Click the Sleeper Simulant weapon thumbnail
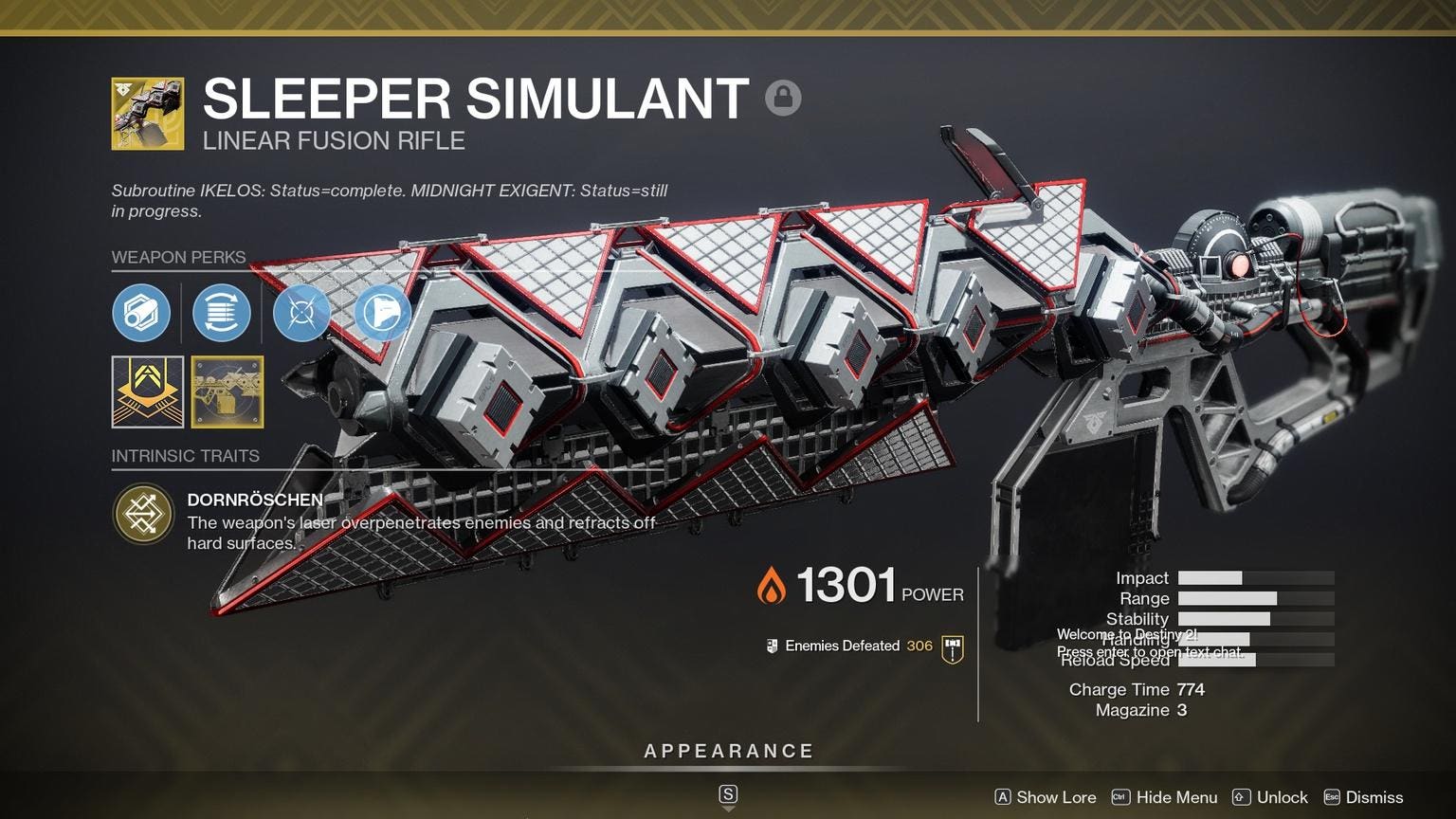1456x819 pixels. click(x=148, y=114)
